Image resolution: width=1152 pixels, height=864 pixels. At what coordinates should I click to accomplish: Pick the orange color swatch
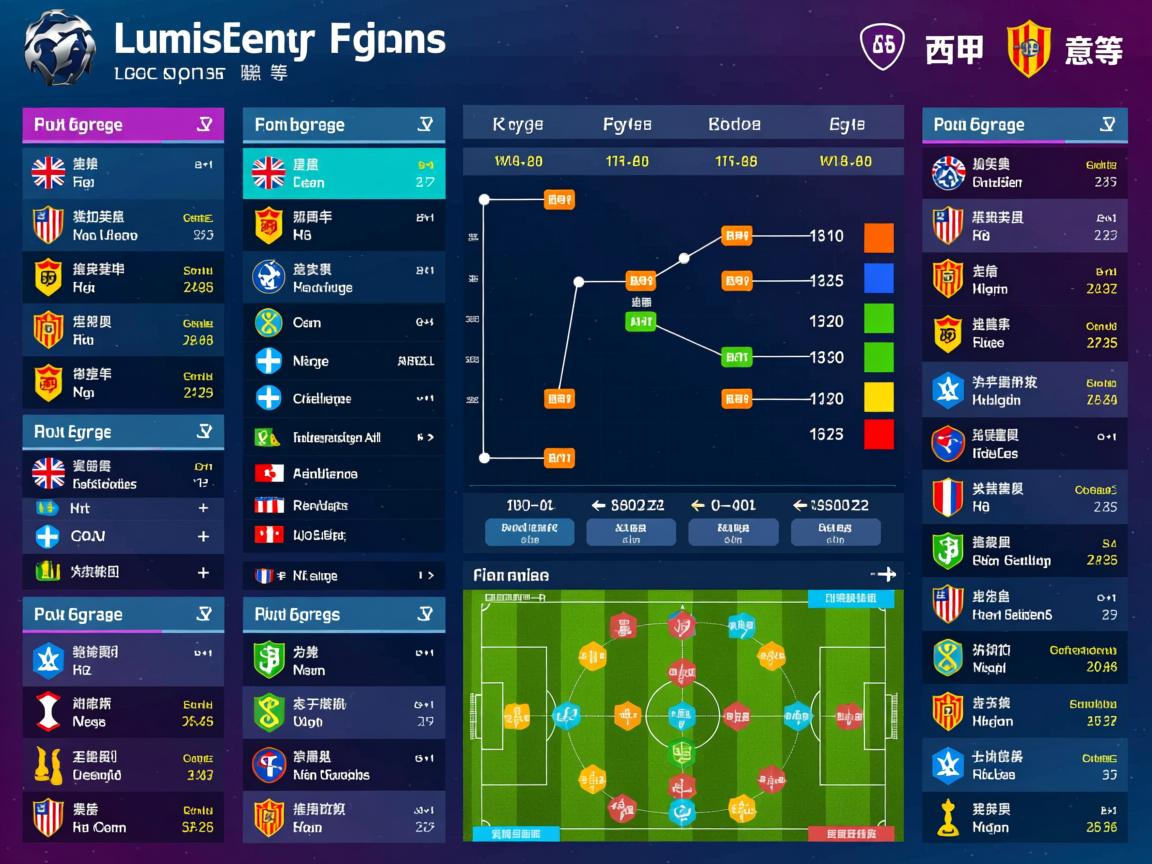pyautogui.click(x=878, y=237)
